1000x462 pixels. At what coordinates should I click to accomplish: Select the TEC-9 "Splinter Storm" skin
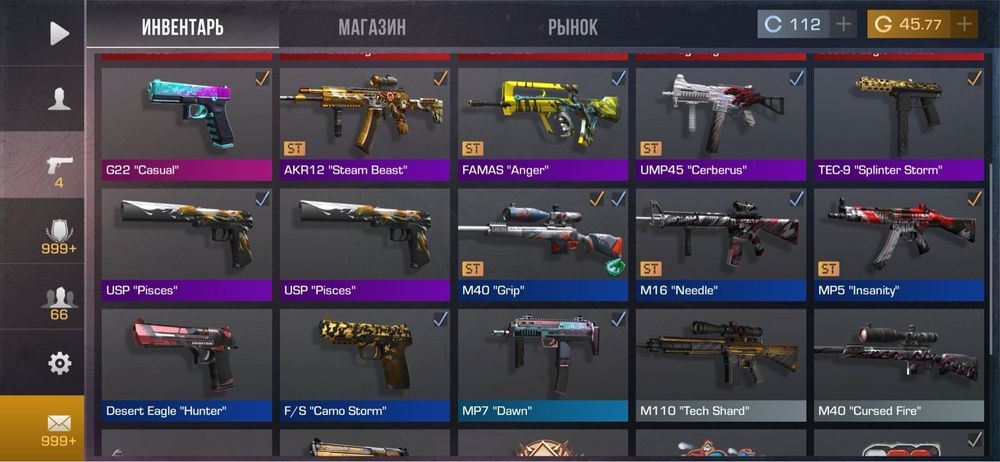(x=899, y=120)
